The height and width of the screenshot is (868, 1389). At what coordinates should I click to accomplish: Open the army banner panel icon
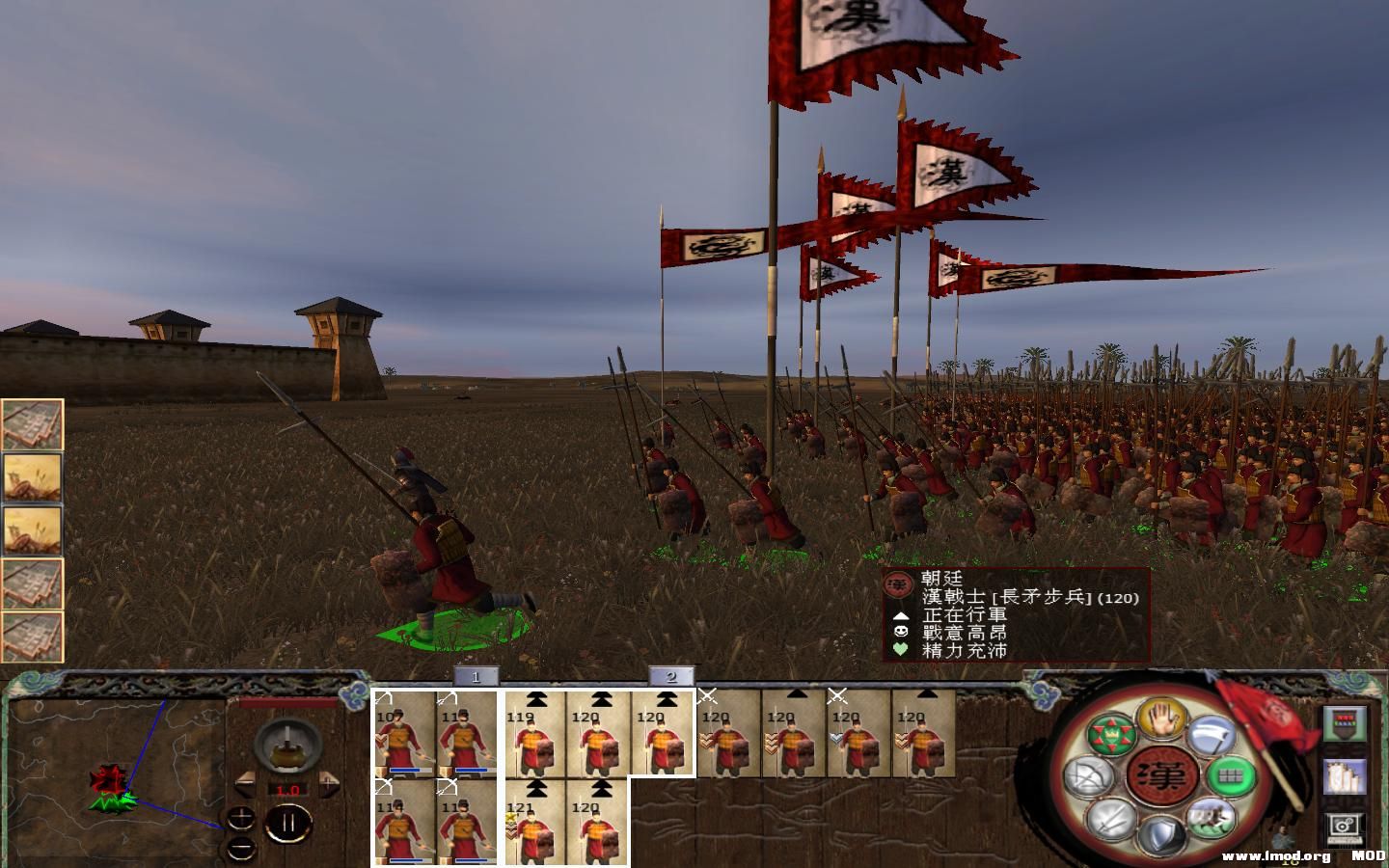pyautogui.click(x=1346, y=725)
